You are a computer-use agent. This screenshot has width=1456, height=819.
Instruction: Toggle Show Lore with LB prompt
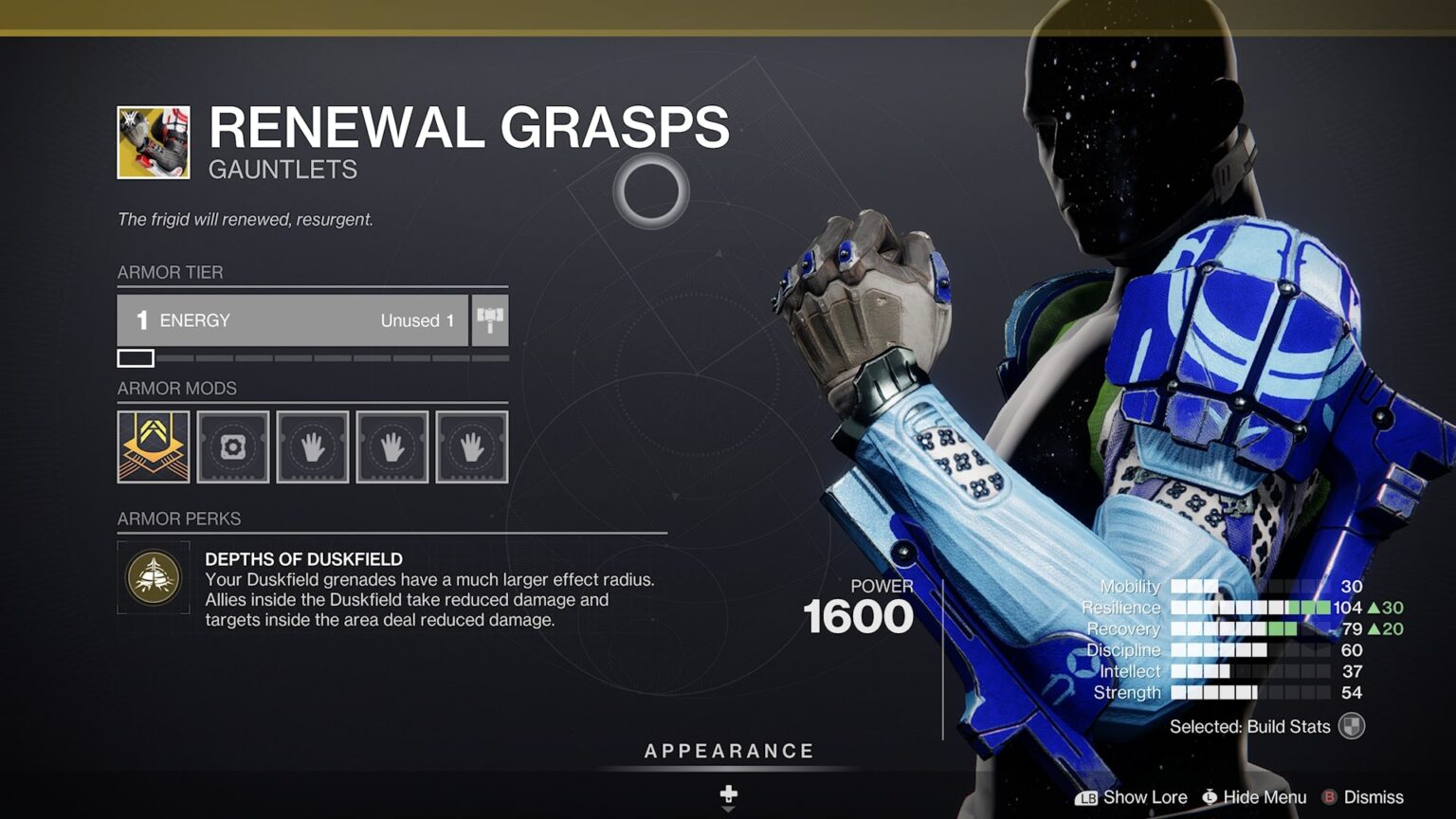coord(1137,797)
